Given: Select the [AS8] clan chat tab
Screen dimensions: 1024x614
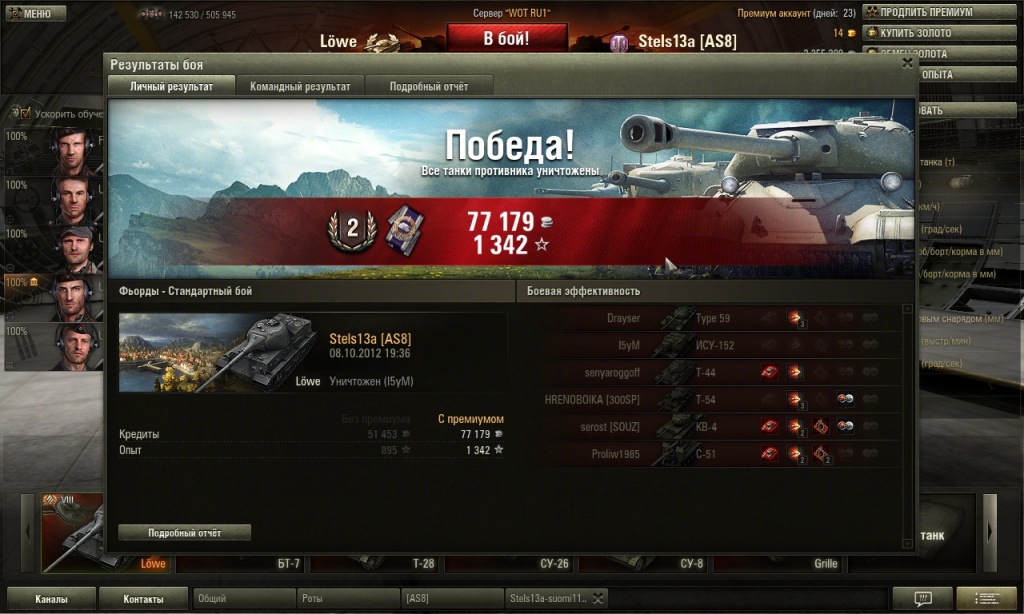Looking at the screenshot, I should [451, 598].
